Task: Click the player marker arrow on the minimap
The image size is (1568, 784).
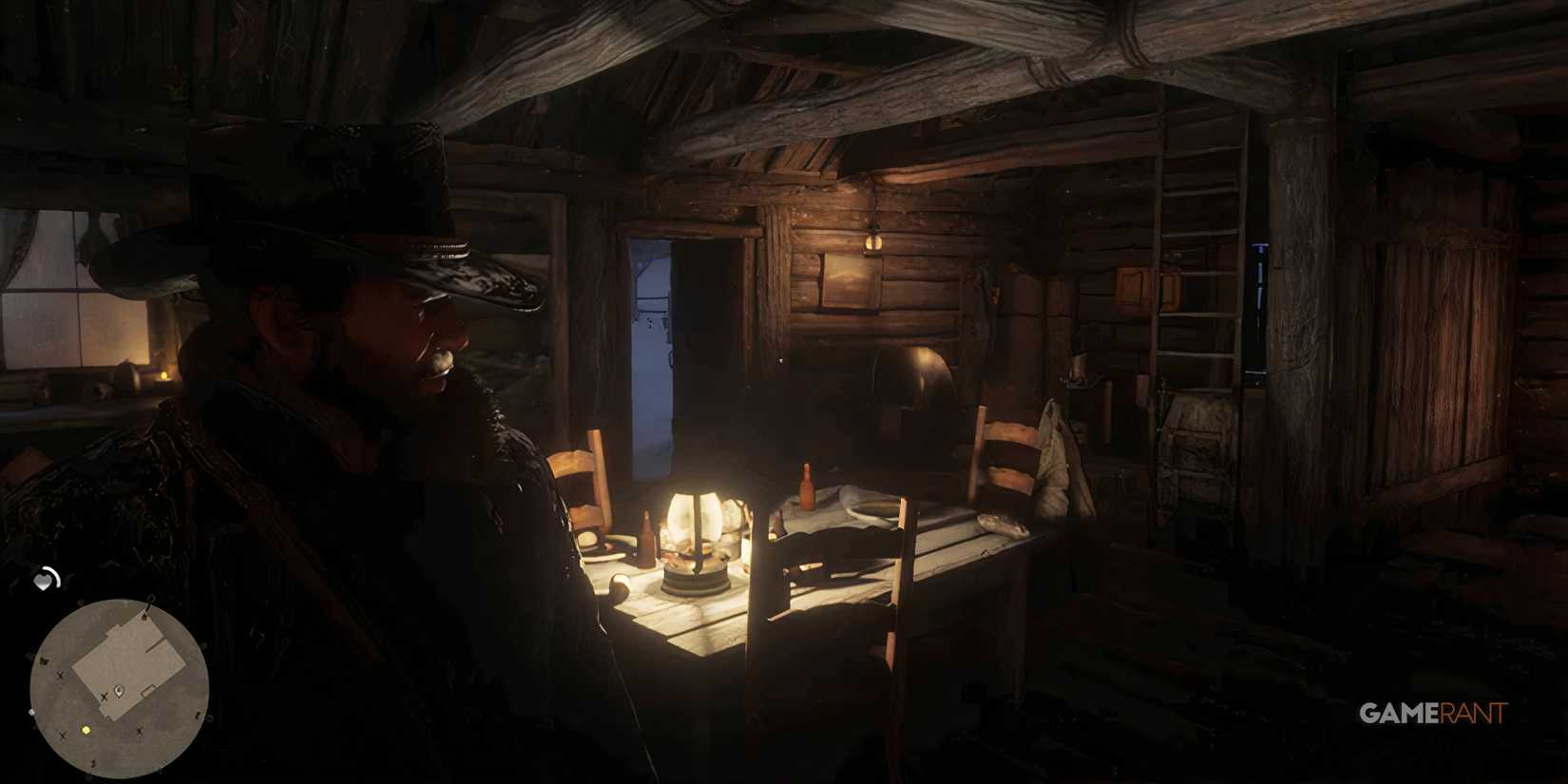Action: point(118,690)
